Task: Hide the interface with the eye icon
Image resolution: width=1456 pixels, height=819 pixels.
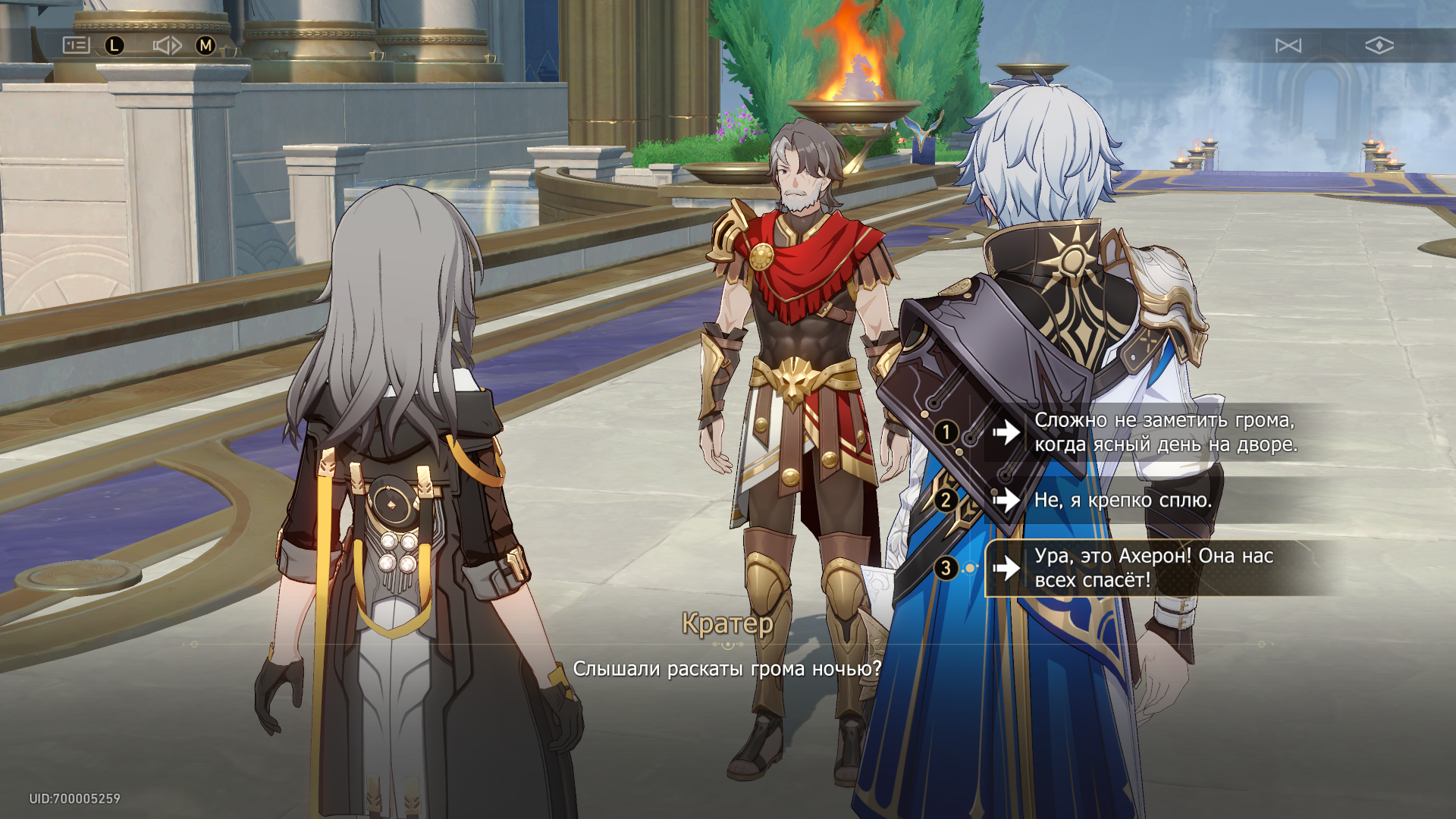Action: point(1379,45)
